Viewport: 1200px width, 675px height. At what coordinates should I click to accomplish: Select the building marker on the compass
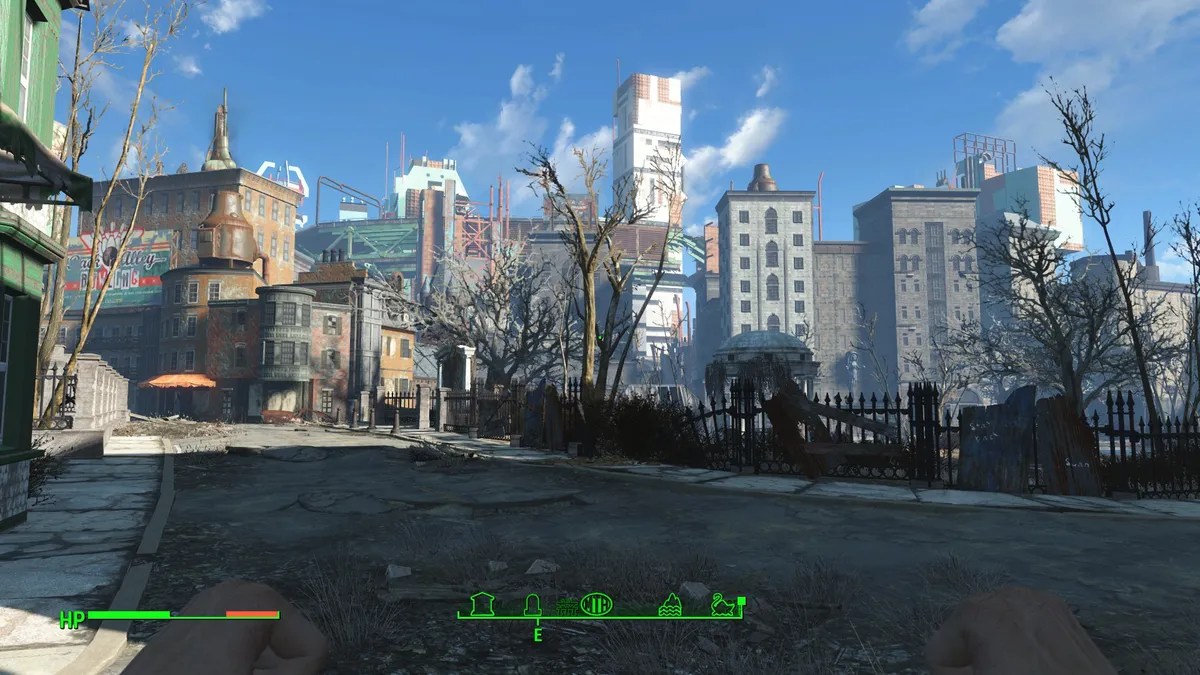(x=482, y=604)
